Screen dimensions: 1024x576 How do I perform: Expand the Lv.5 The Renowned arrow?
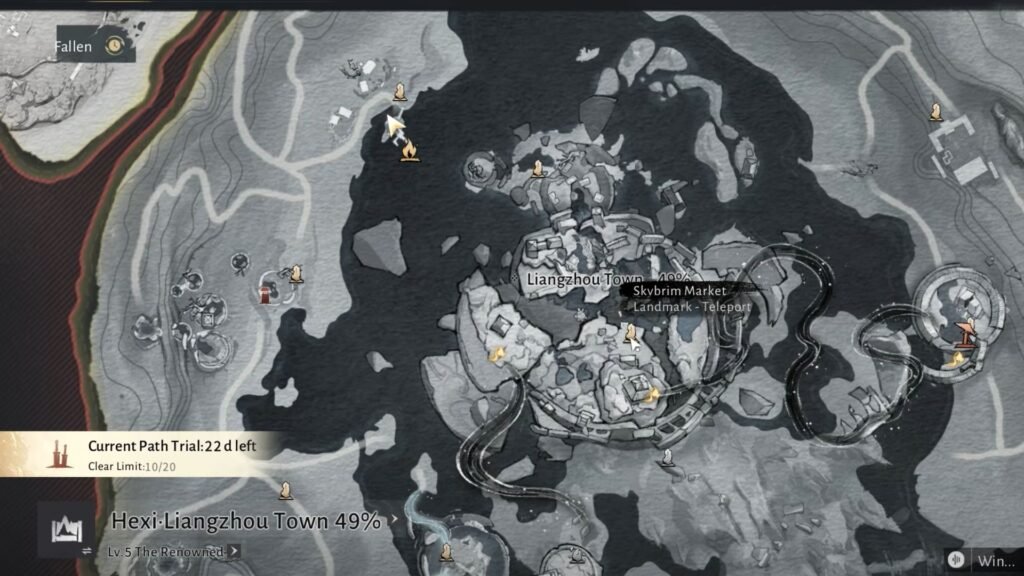(x=234, y=550)
